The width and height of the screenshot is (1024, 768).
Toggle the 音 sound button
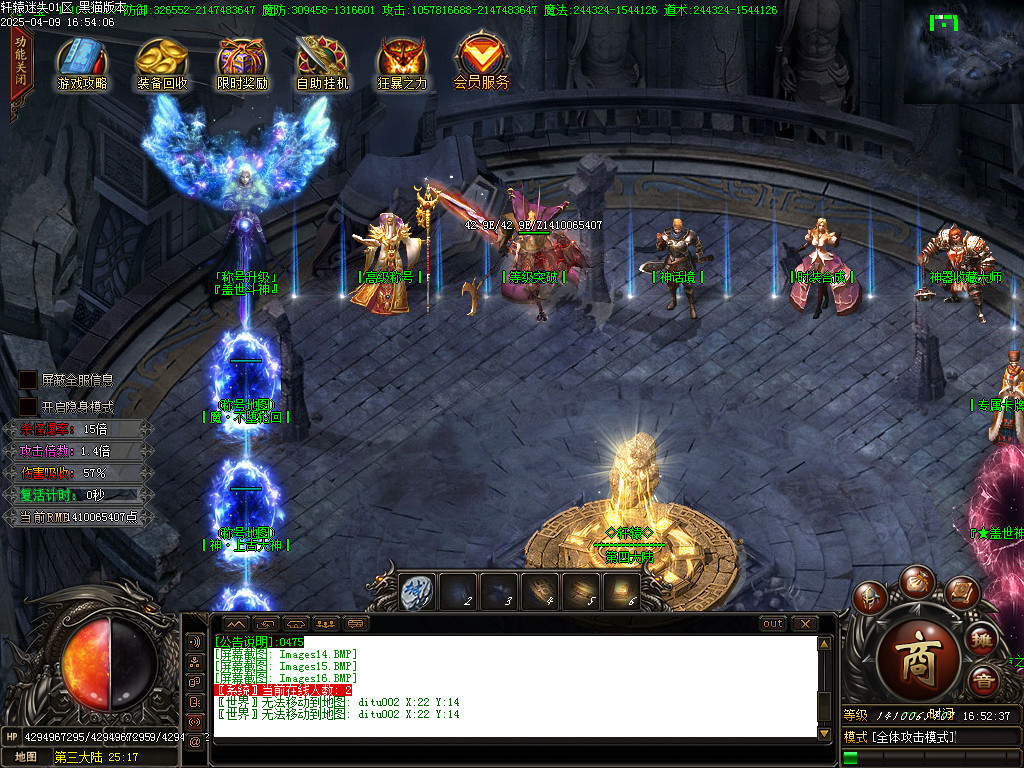click(x=983, y=682)
